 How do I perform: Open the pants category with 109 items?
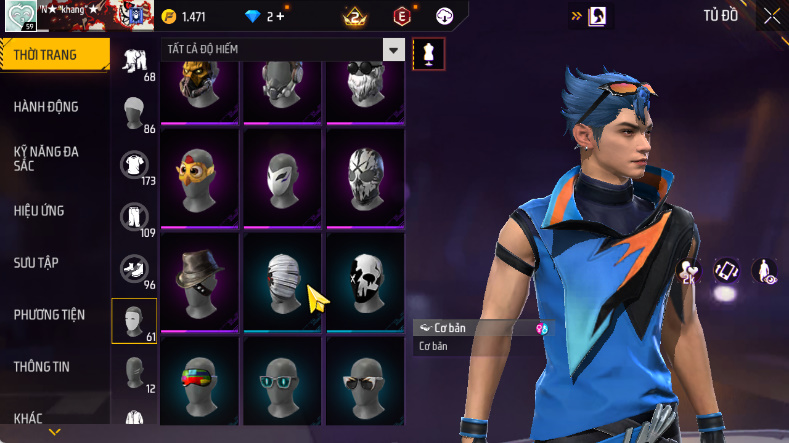point(134,218)
